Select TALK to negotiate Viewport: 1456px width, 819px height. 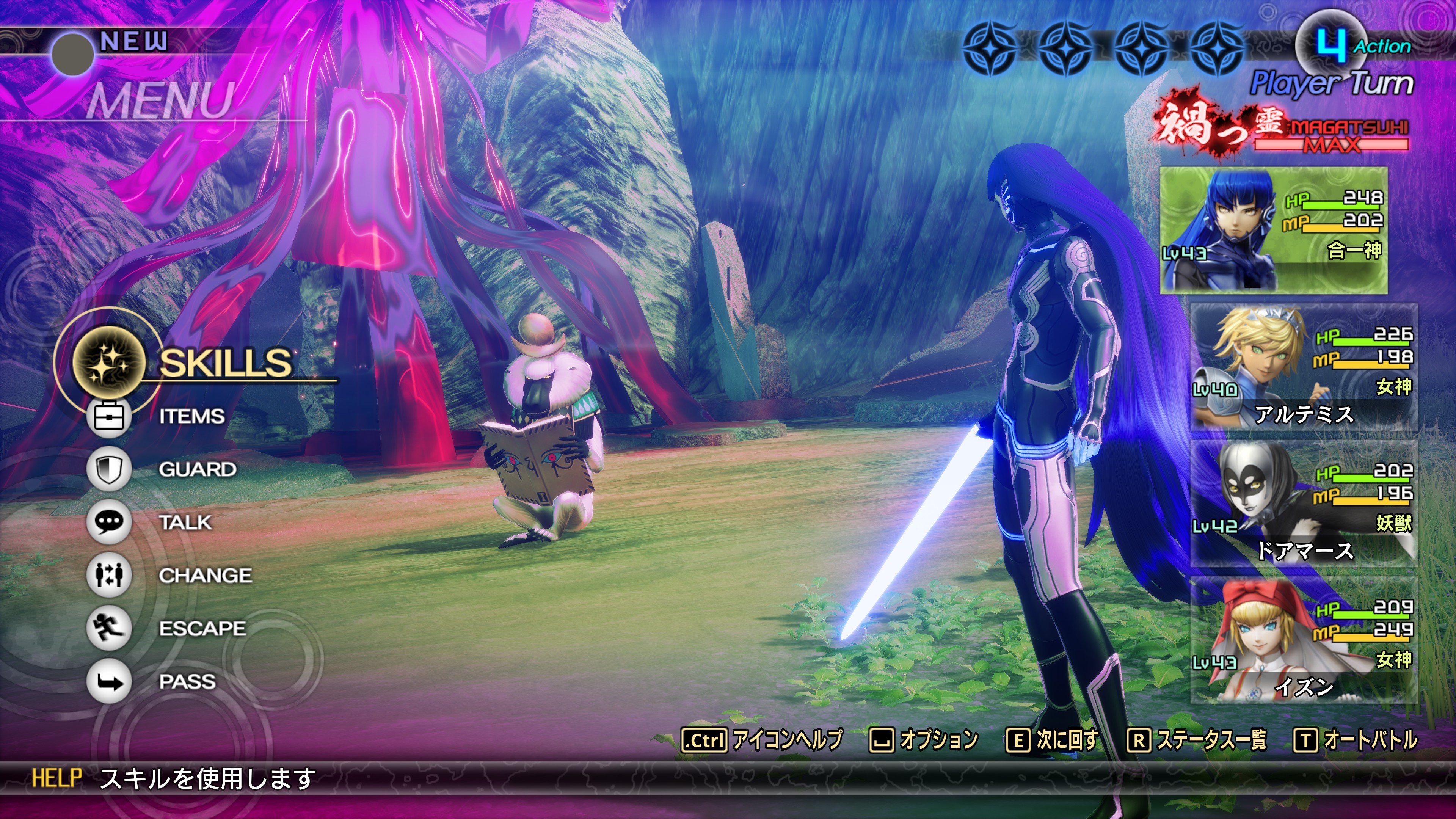[185, 523]
